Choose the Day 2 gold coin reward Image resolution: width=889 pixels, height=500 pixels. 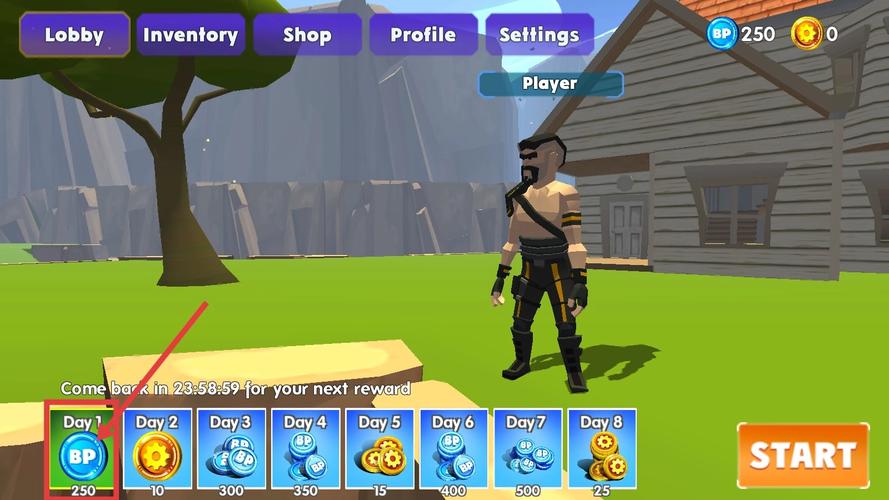click(x=157, y=450)
